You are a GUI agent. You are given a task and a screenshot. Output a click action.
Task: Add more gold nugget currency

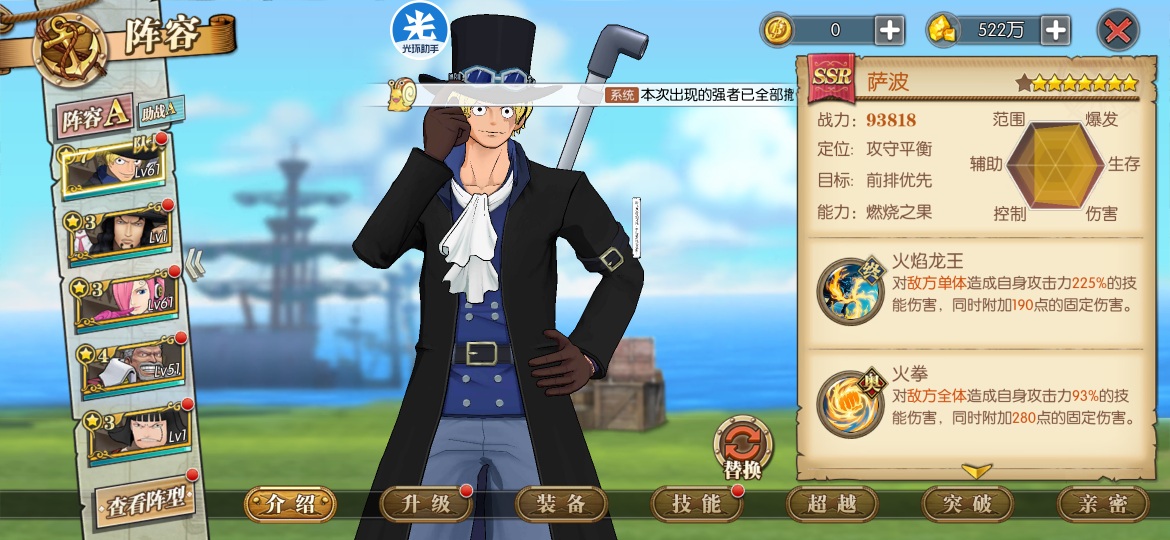[x=1055, y=31]
